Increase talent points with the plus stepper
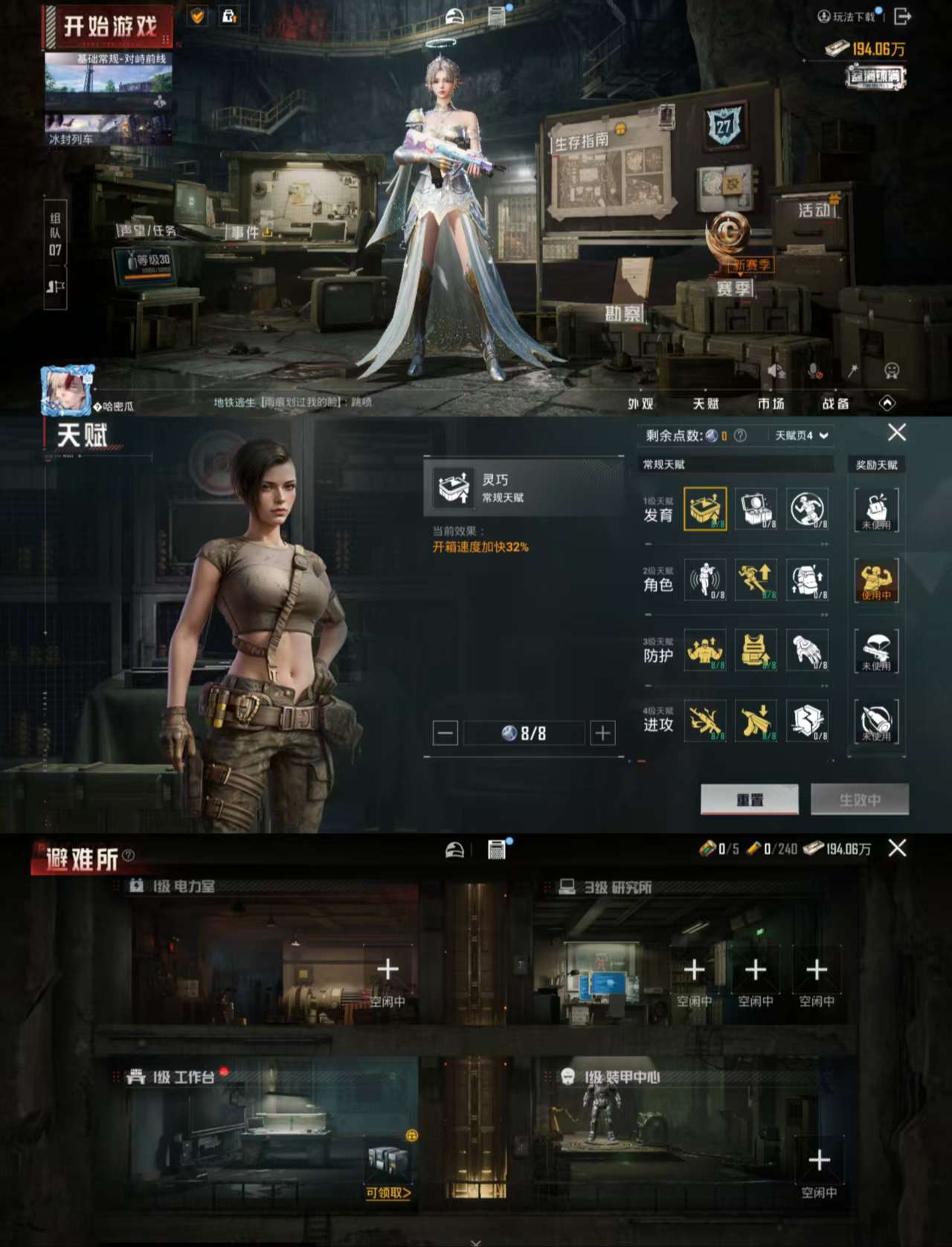 (x=602, y=732)
